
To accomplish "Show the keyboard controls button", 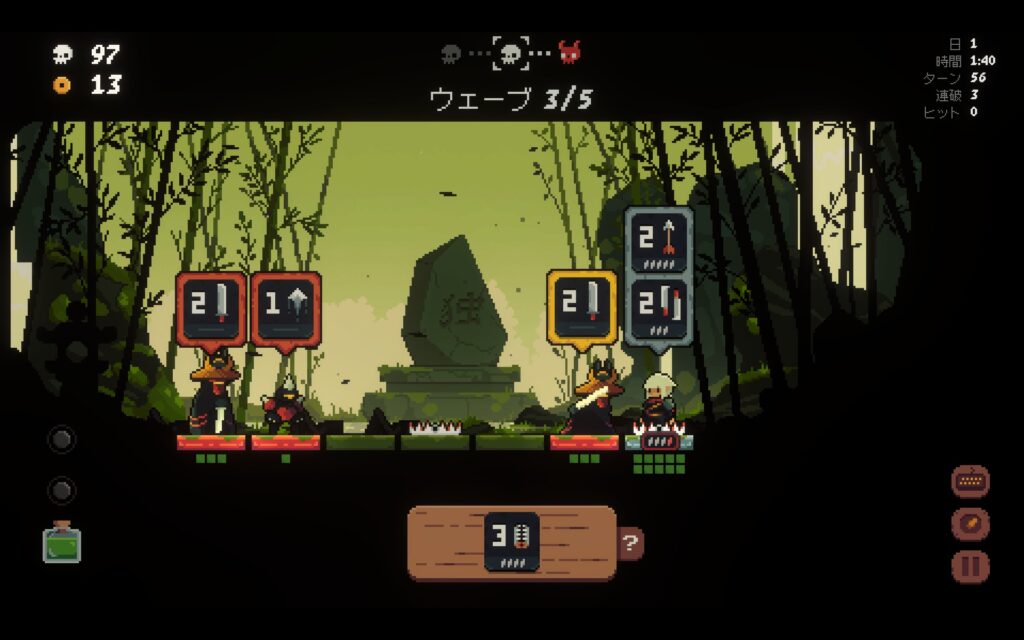I will point(969,481).
